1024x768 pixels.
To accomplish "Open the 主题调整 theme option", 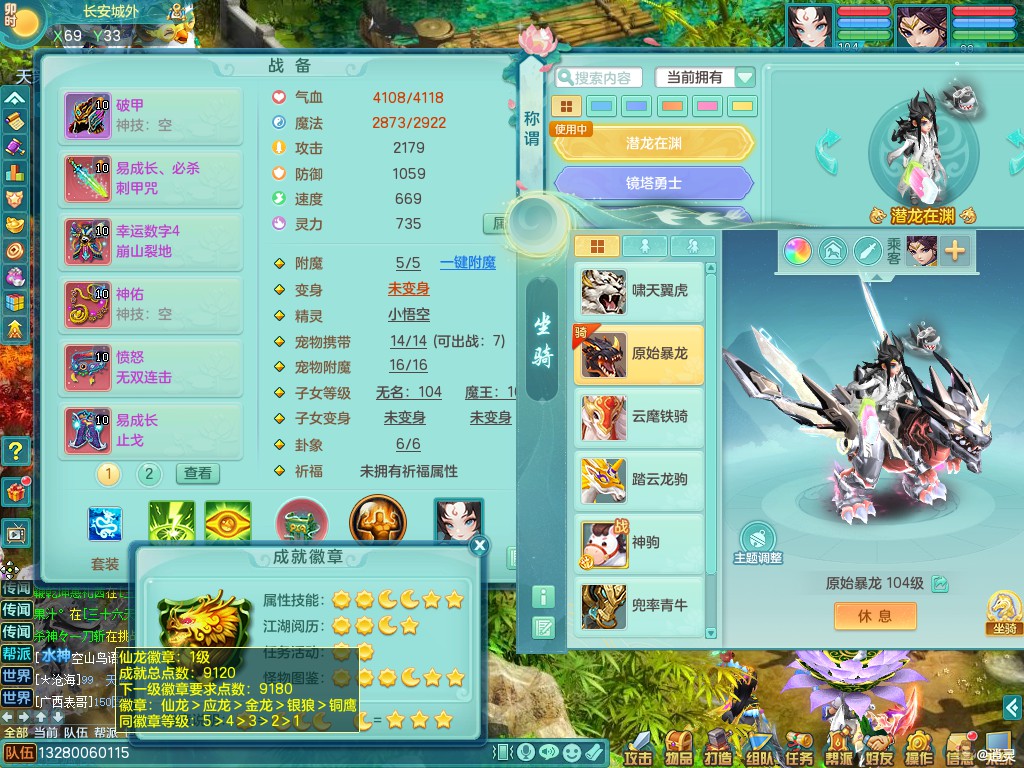I will click(x=758, y=543).
